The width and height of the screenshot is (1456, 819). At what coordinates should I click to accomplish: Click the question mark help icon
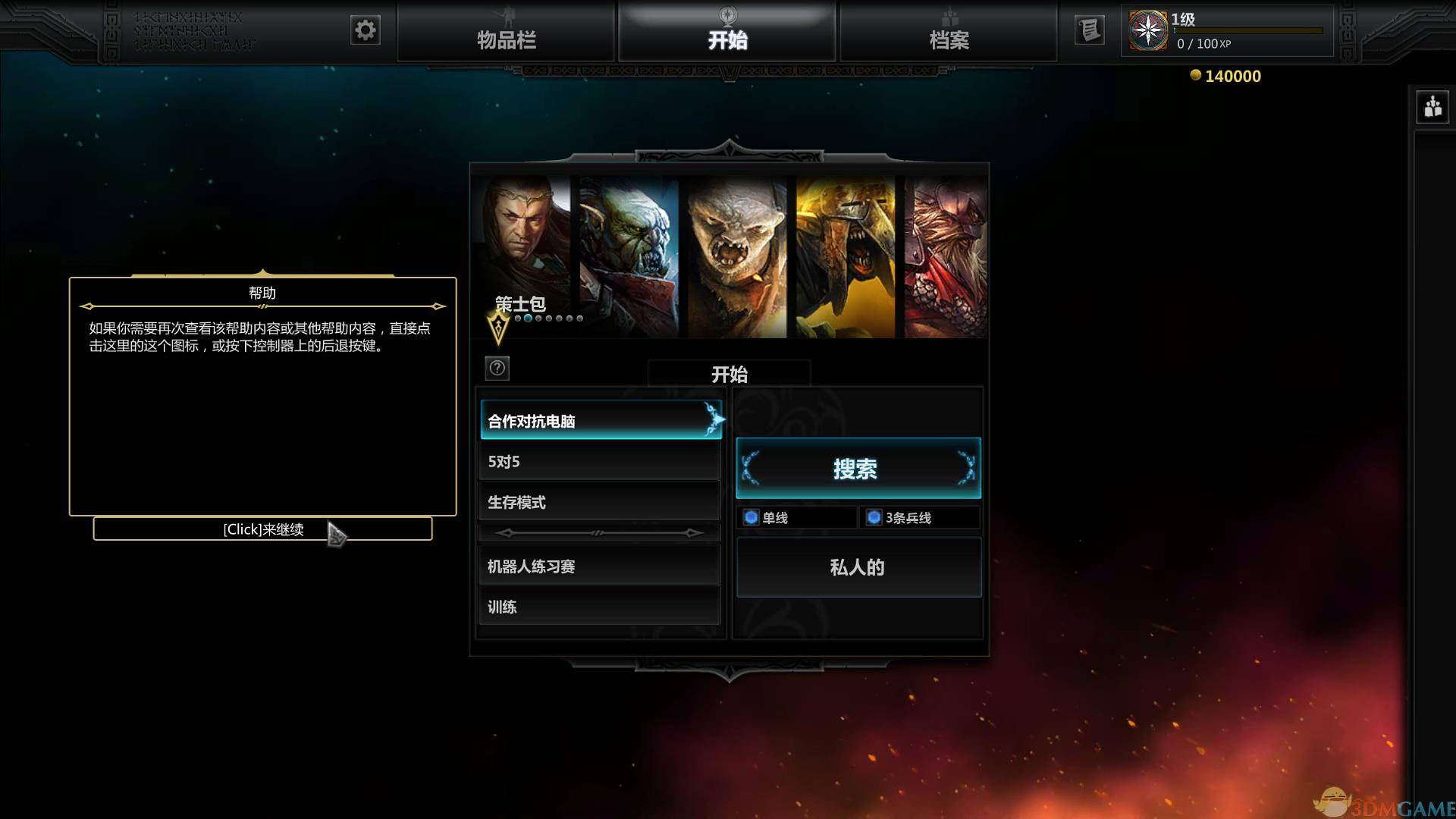coord(497,369)
